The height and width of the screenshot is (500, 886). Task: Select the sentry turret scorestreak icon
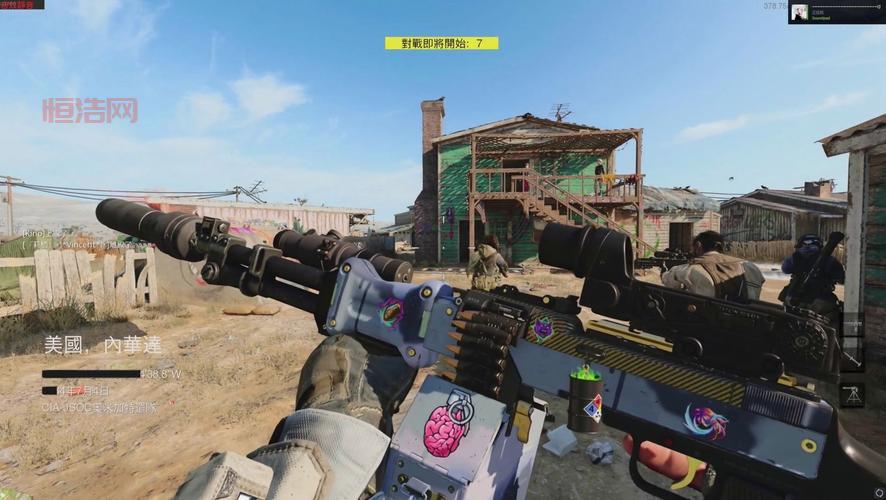pos(853,392)
